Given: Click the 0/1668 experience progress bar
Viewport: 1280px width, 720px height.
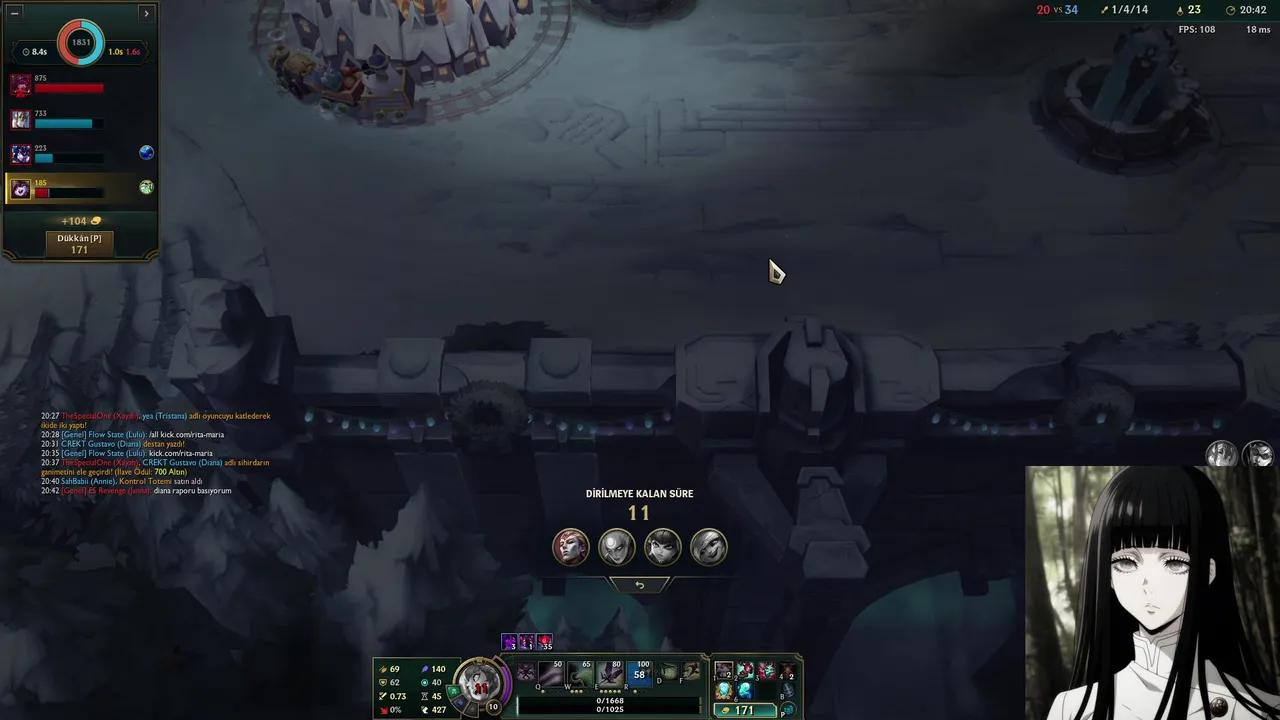Looking at the screenshot, I should pos(611,701).
